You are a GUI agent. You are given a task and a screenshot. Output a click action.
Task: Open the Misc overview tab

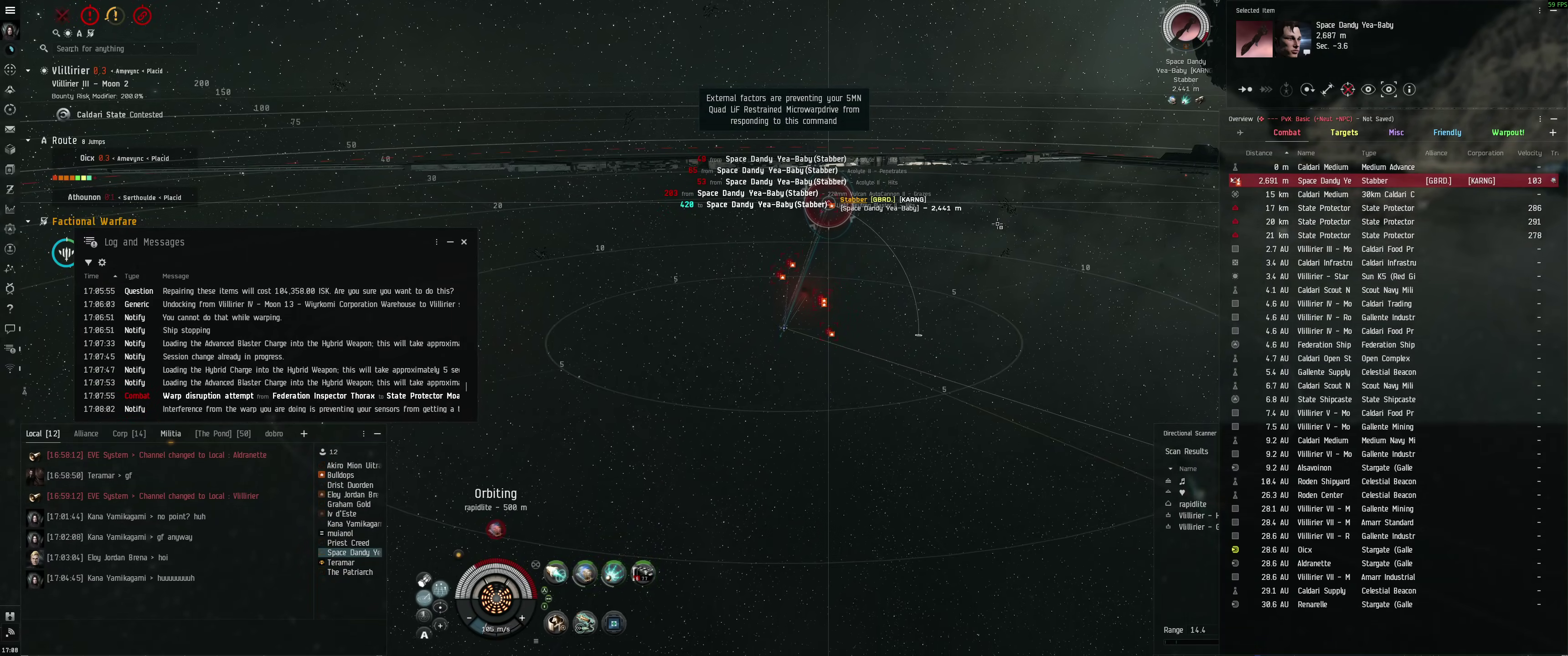pyautogui.click(x=1396, y=133)
